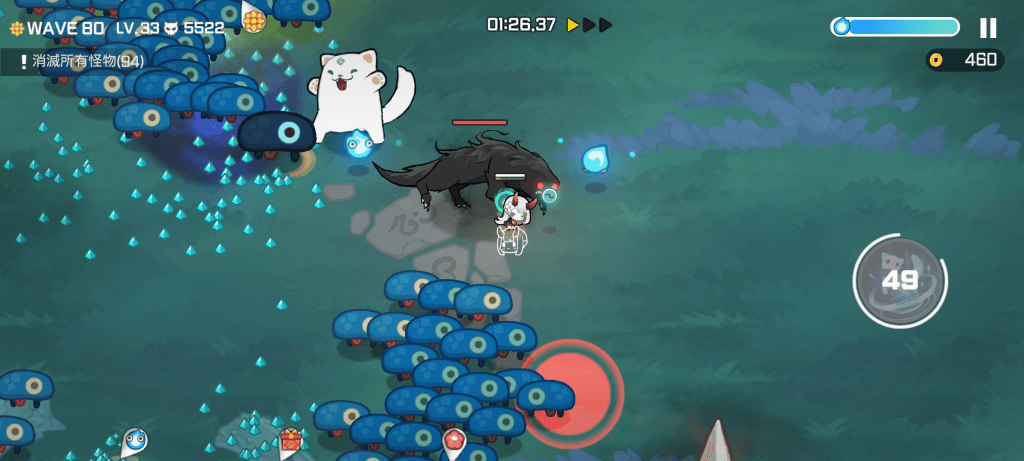Viewport: 1024px width, 461px height.
Task: Tap the red flower marker
Action: click(x=454, y=439)
